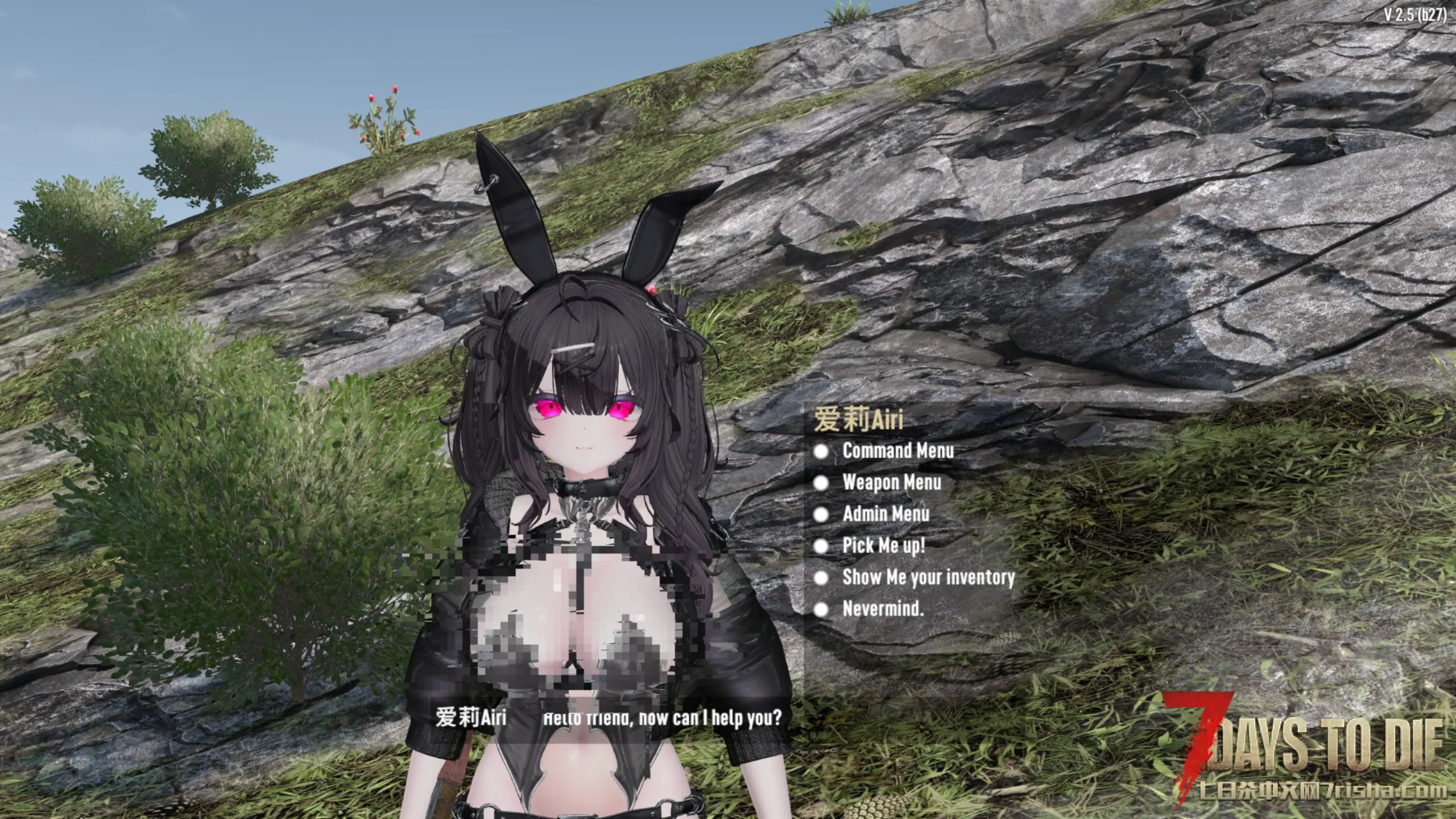The image size is (1456, 819).
Task: End the conversation with "Nevermind."
Action: click(x=883, y=609)
